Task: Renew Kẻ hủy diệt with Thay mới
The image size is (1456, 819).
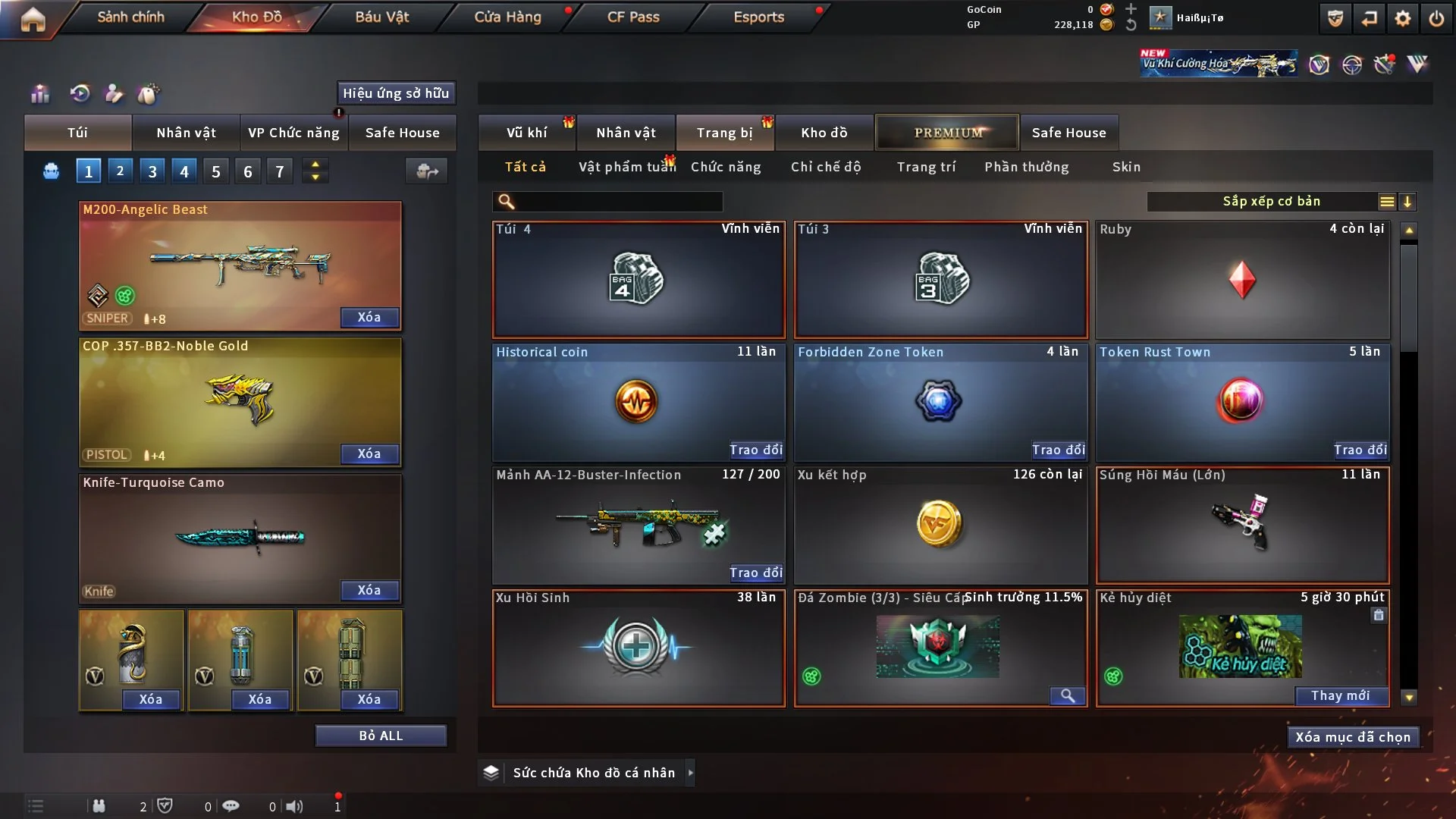Action: click(x=1340, y=695)
